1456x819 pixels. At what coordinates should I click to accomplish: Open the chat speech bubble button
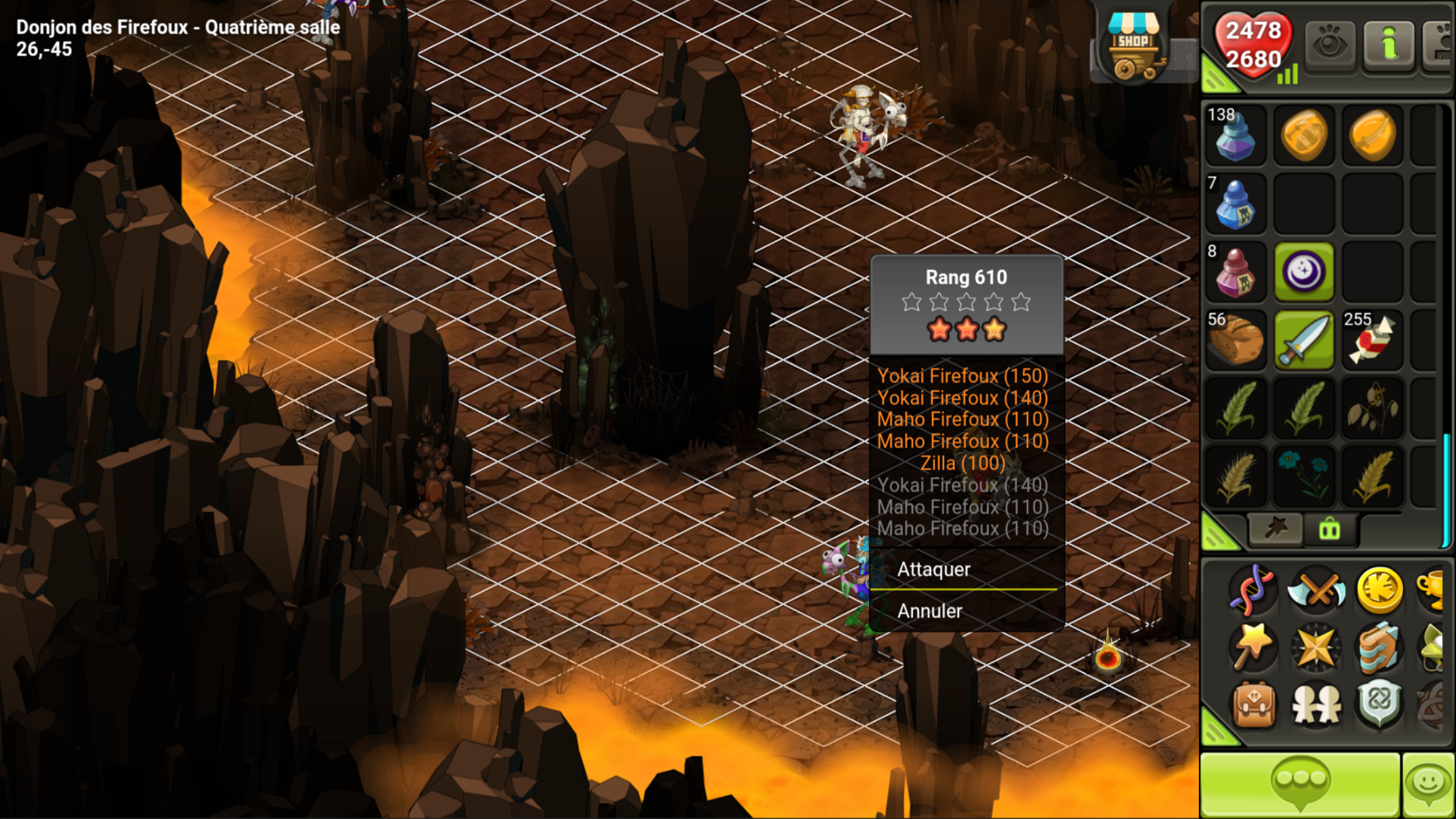click(x=1300, y=785)
